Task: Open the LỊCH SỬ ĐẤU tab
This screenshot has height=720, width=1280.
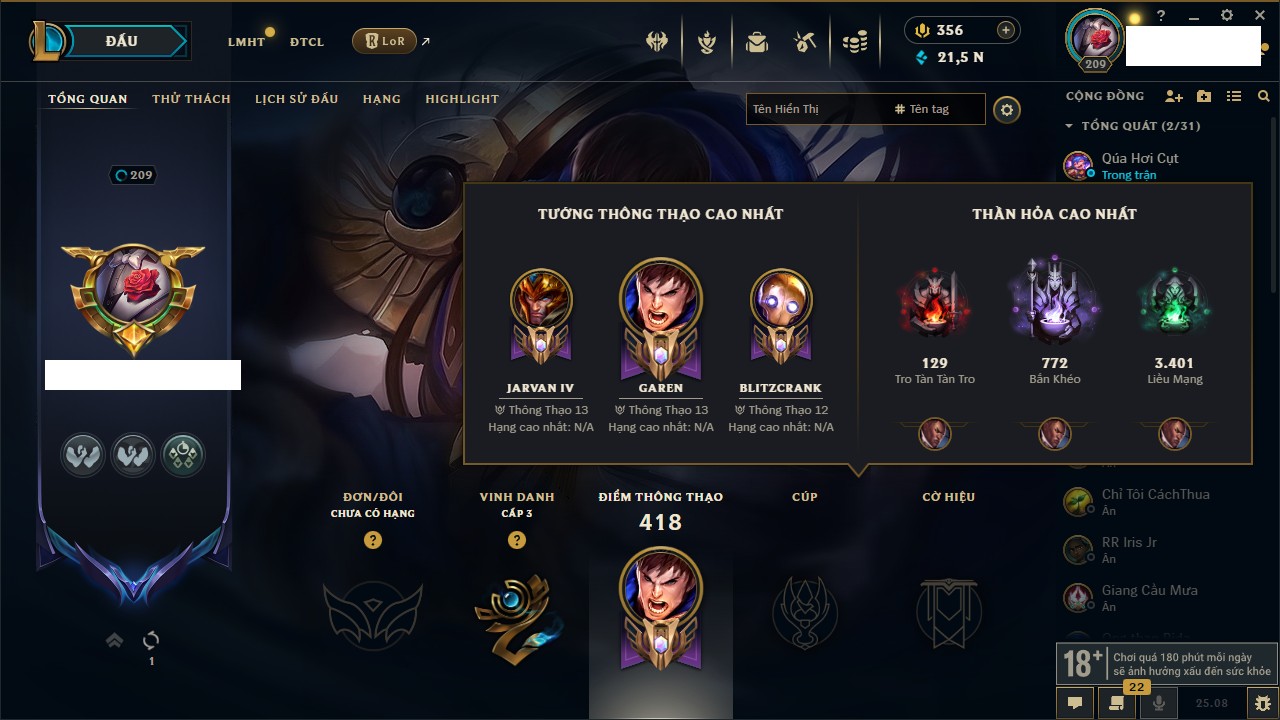Action: point(296,99)
